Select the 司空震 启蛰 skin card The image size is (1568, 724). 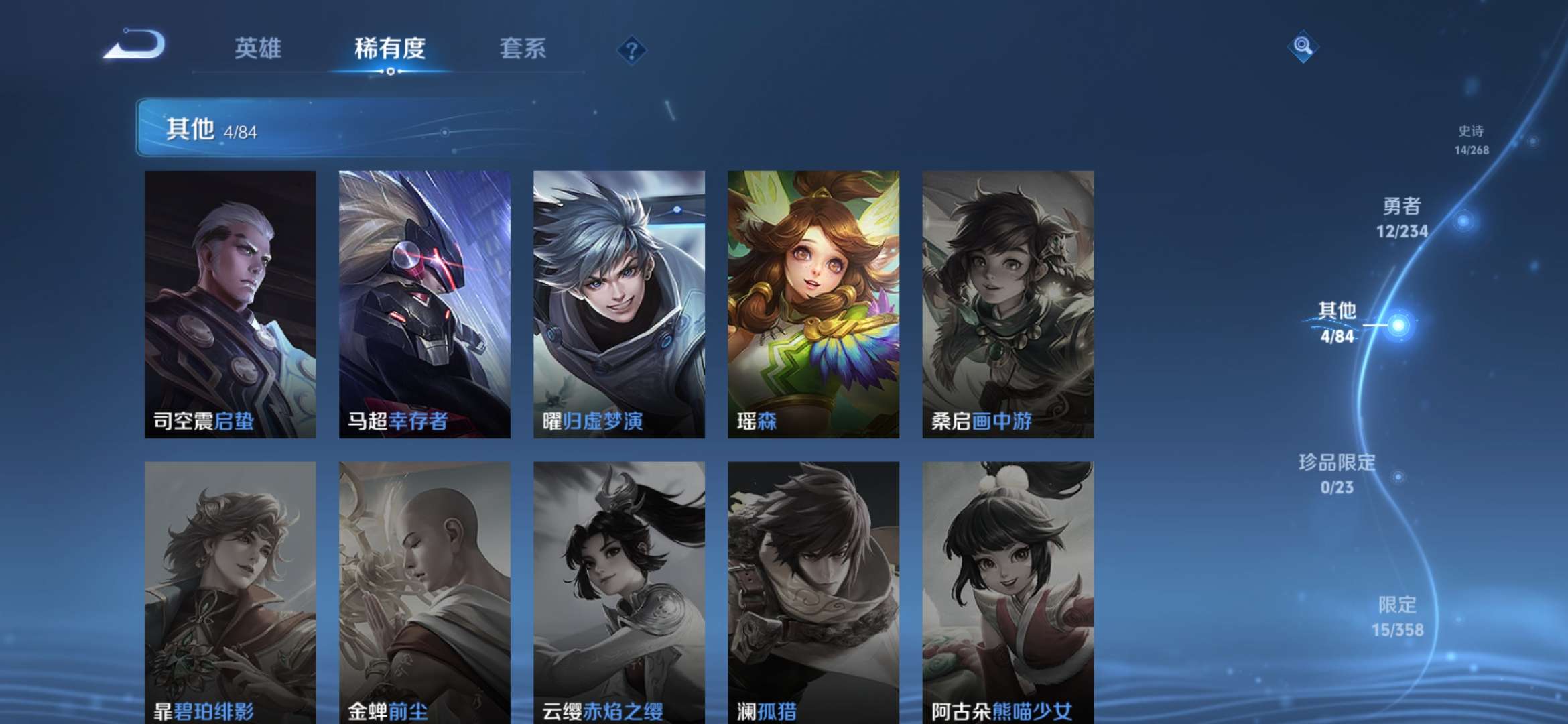(x=230, y=304)
